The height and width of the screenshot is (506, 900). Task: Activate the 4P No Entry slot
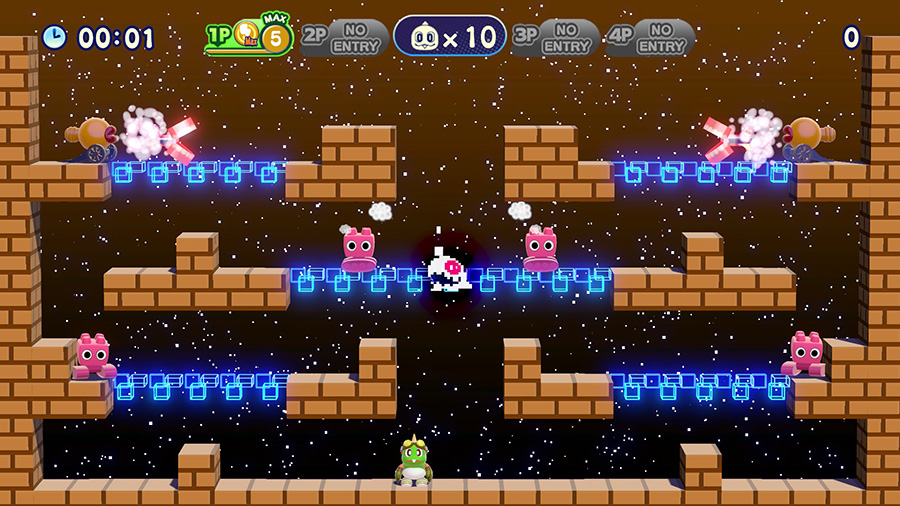coord(650,38)
